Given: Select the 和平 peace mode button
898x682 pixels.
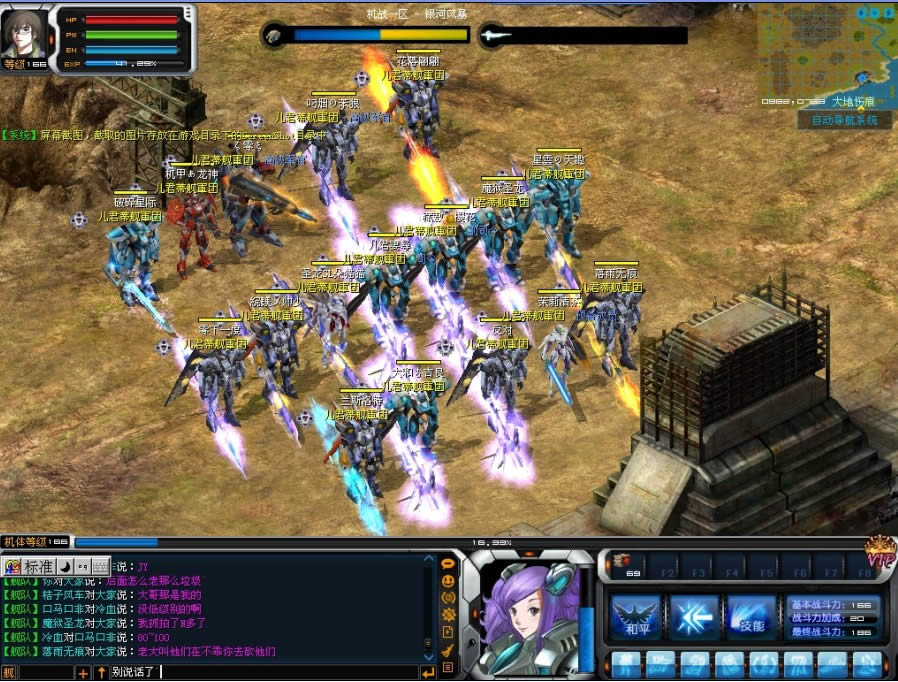Looking at the screenshot, I should [x=635, y=618].
